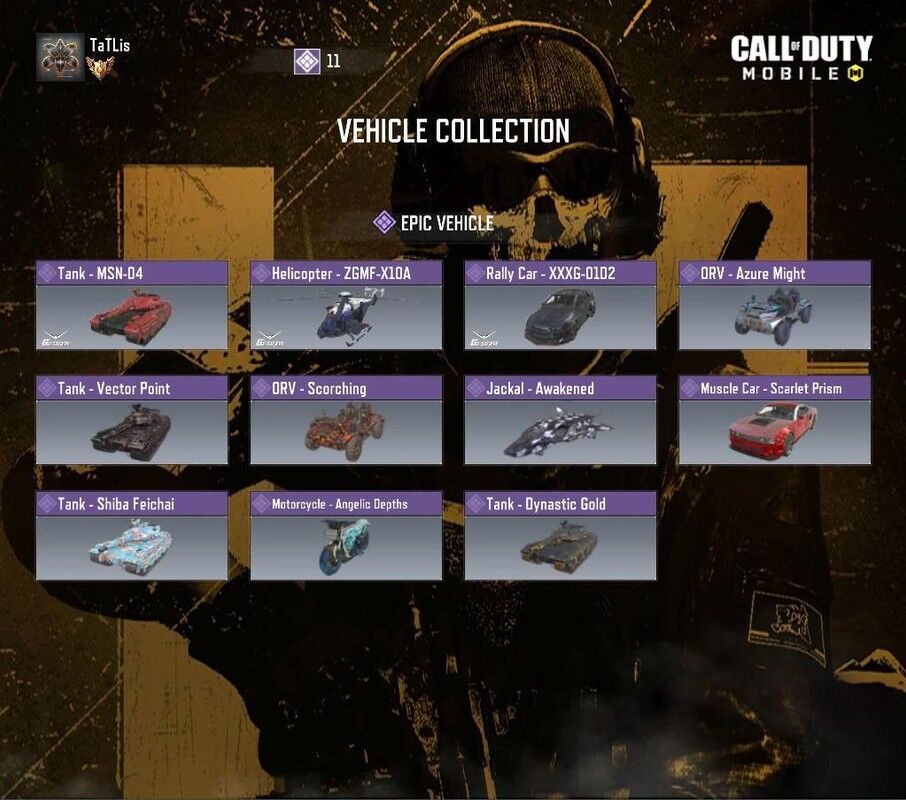Select the Tank - Dynastic Gold card
The image size is (906, 800).
[x=560, y=536]
